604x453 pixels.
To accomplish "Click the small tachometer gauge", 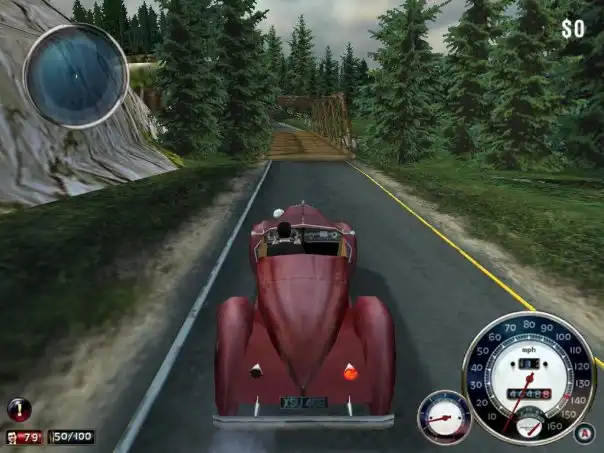I will tap(443, 416).
